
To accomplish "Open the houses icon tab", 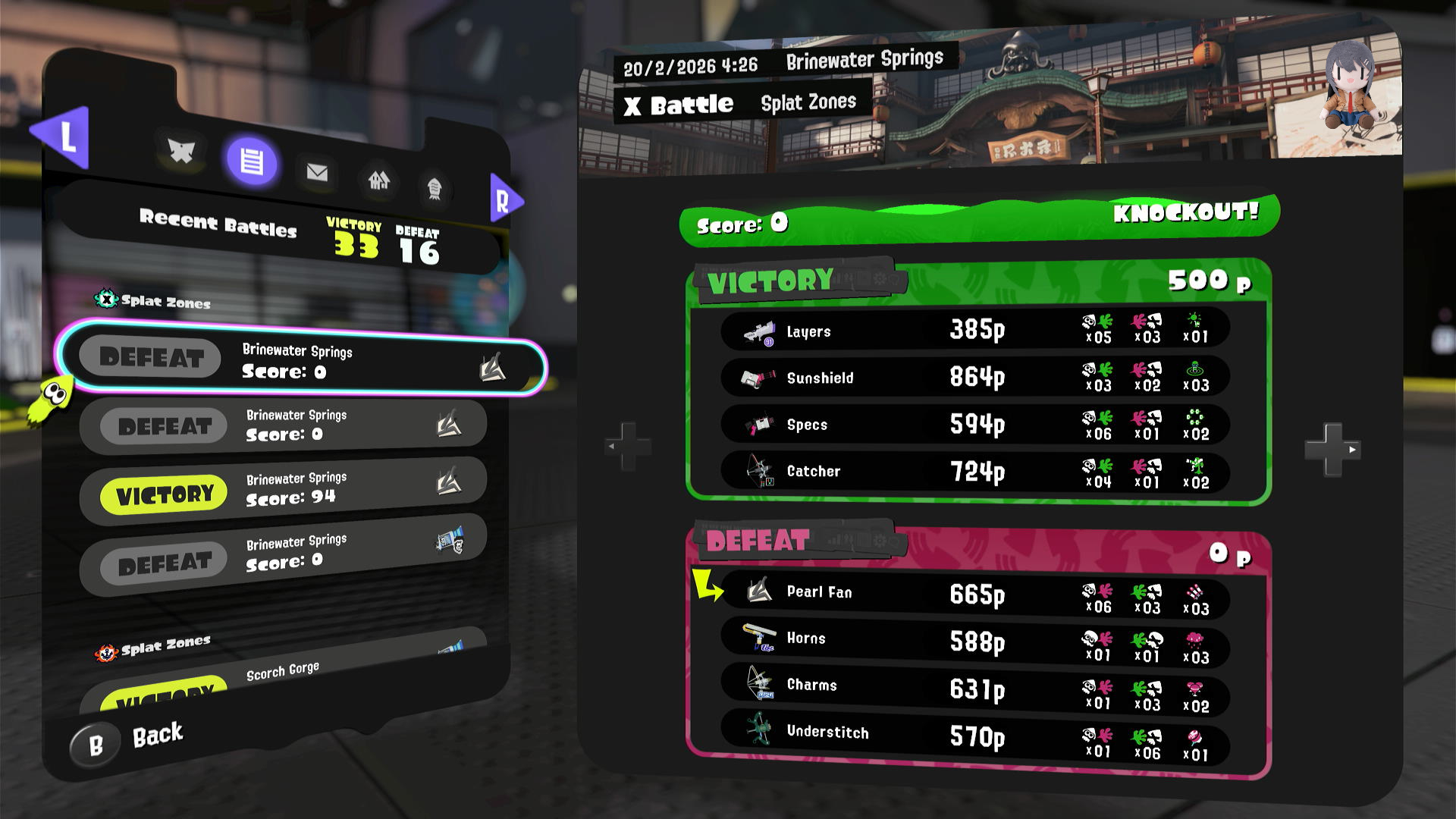I will pos(378,180).
